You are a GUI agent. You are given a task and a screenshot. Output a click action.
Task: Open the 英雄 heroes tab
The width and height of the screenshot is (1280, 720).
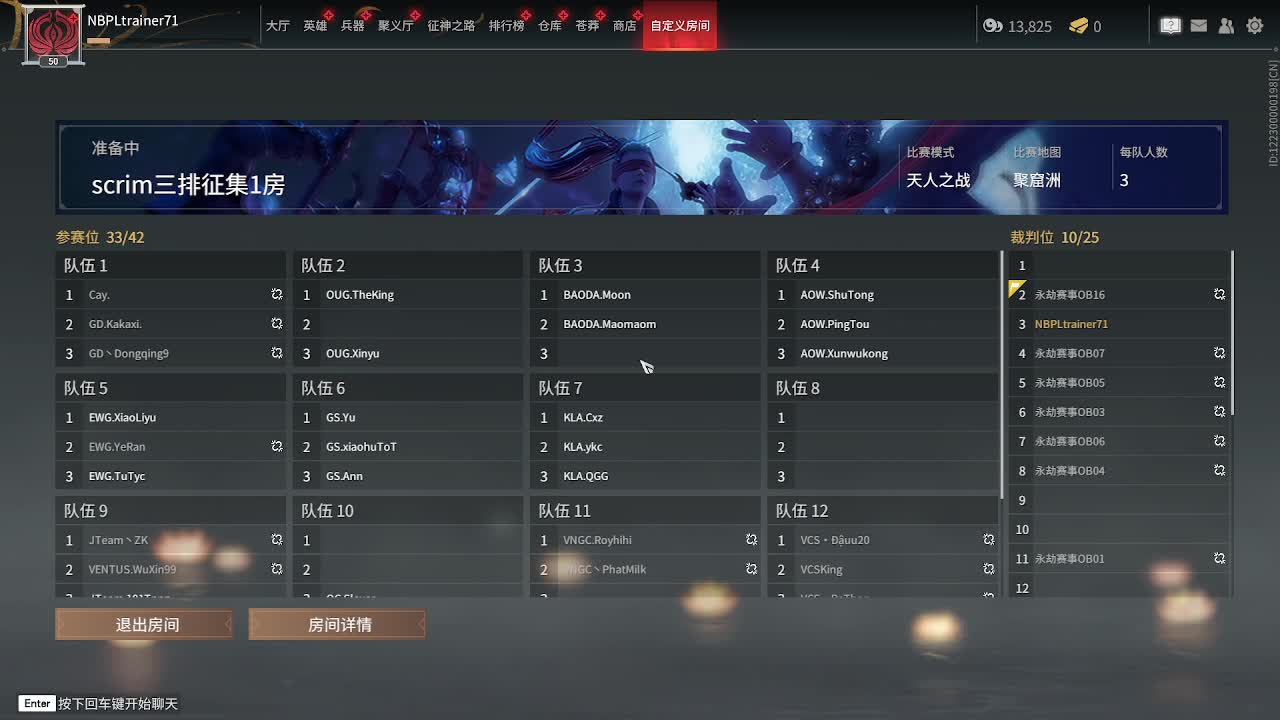coord(315,26)
